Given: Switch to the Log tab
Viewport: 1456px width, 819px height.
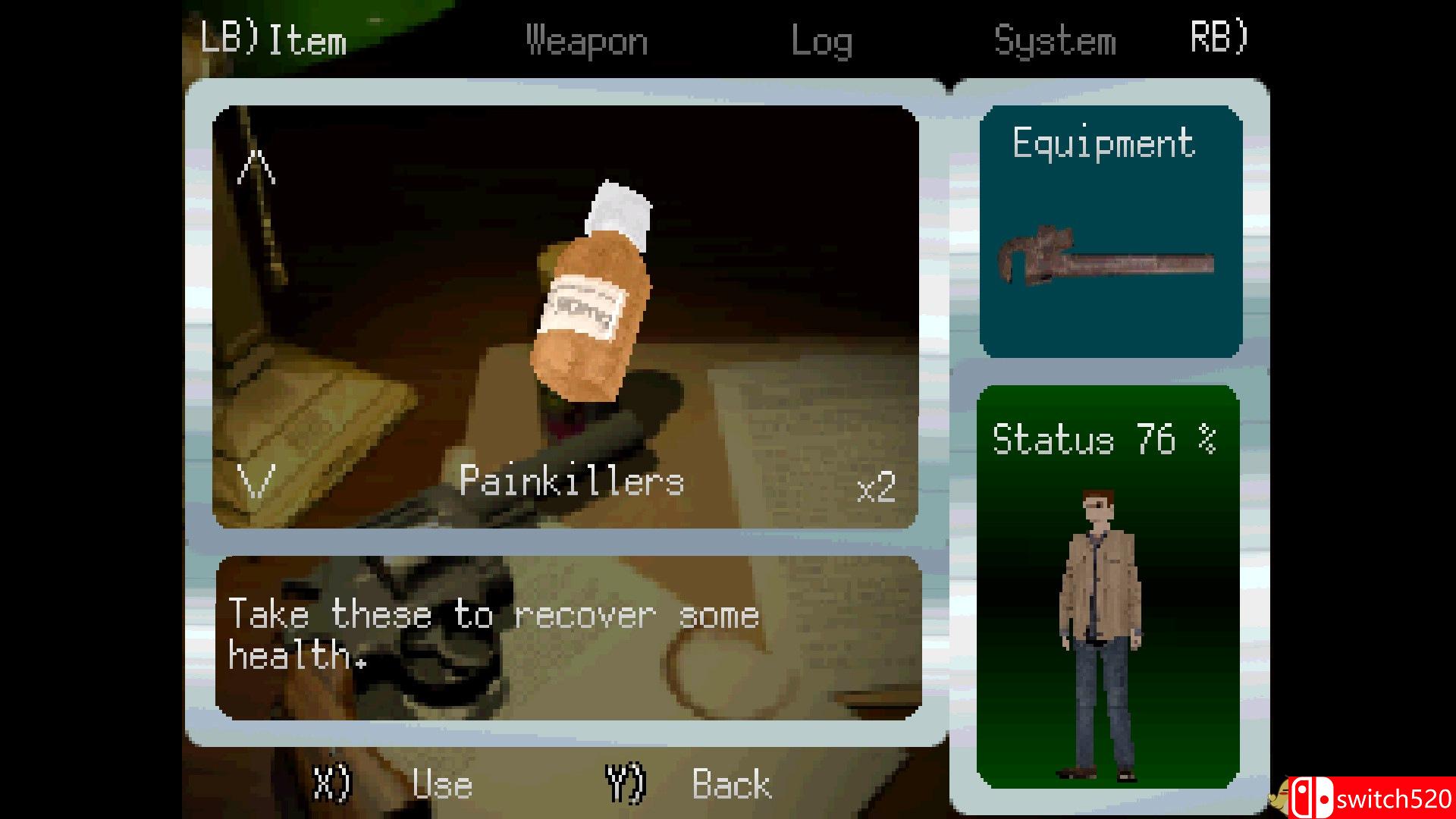Looking at the screenshot, I should (x=821, y=40).
